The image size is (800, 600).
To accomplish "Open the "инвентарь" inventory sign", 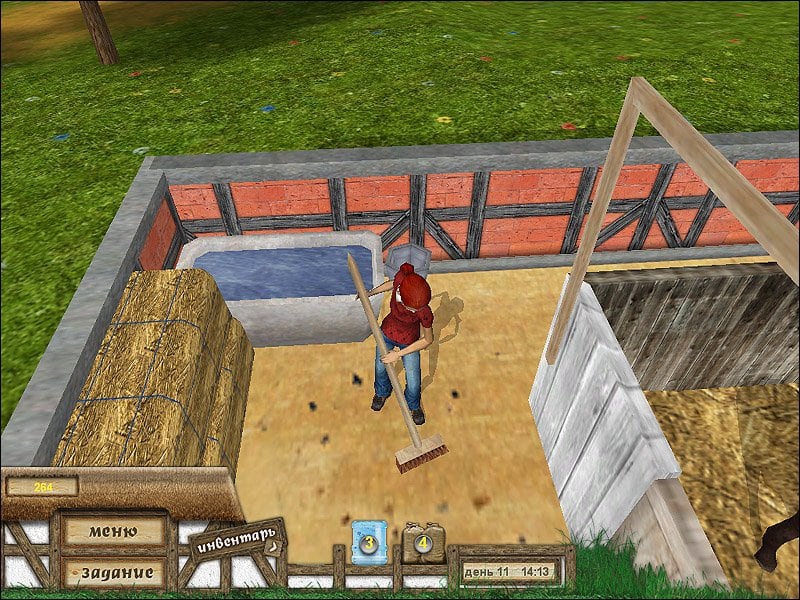I will click(x=236, y=543).
